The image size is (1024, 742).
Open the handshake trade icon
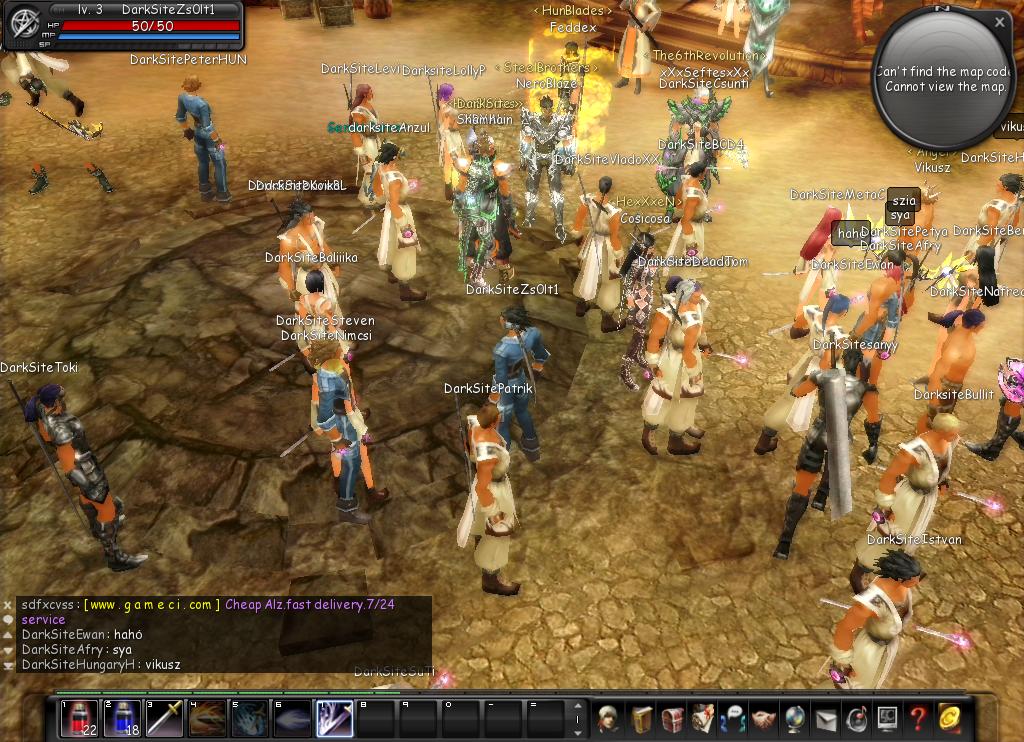click(x=764, y=719)
